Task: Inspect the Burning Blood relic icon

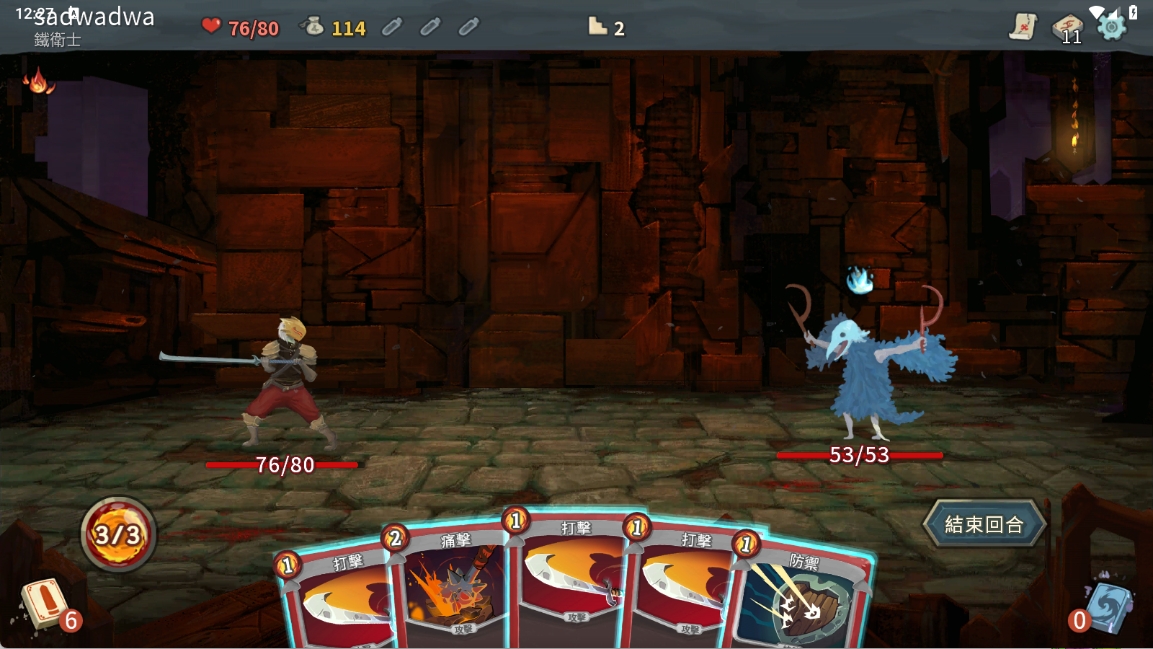Action: [x=38, y=81]
